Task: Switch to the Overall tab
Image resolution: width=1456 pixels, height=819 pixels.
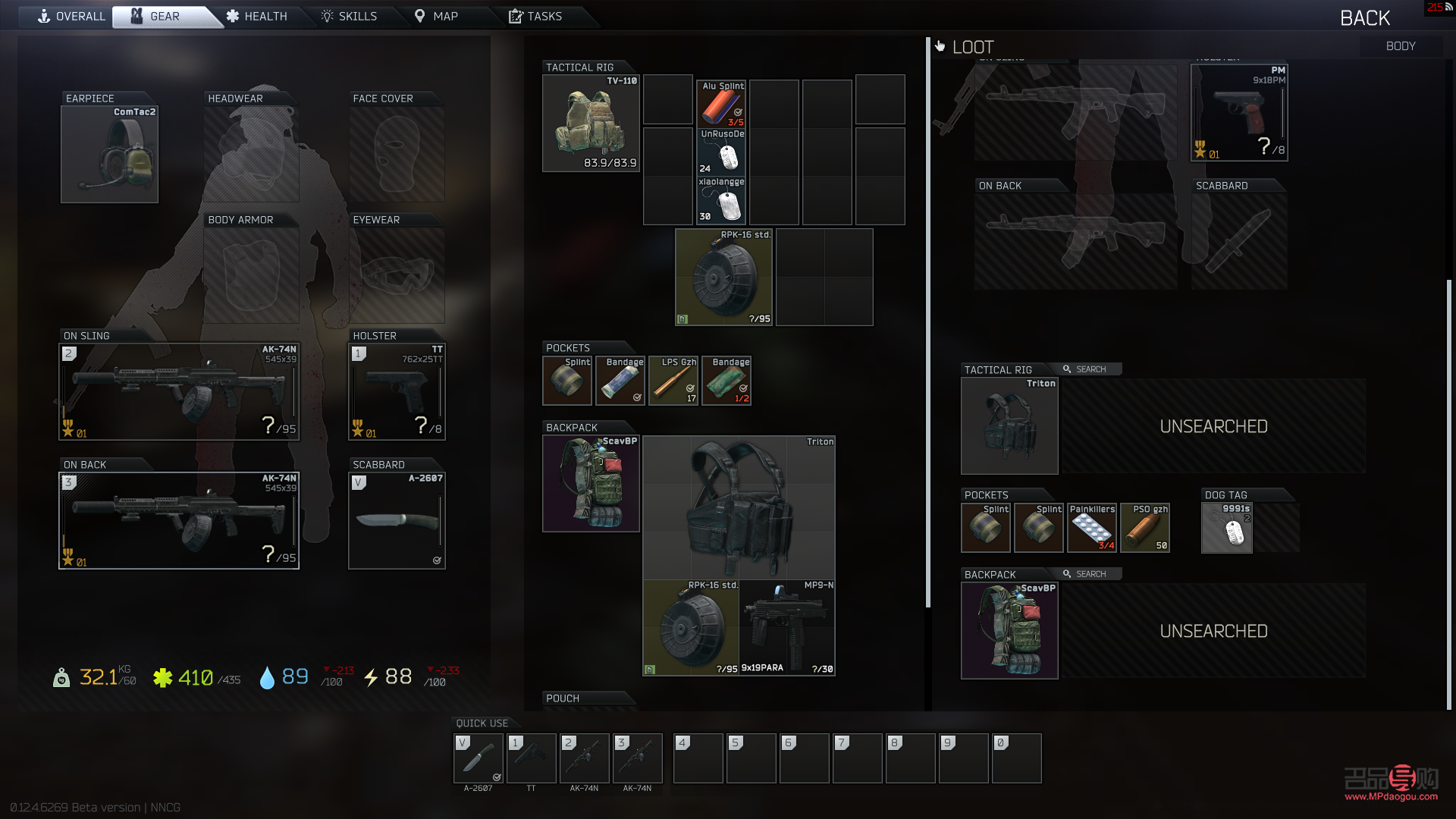Action: pyautogui.click(x=71, y=17)
